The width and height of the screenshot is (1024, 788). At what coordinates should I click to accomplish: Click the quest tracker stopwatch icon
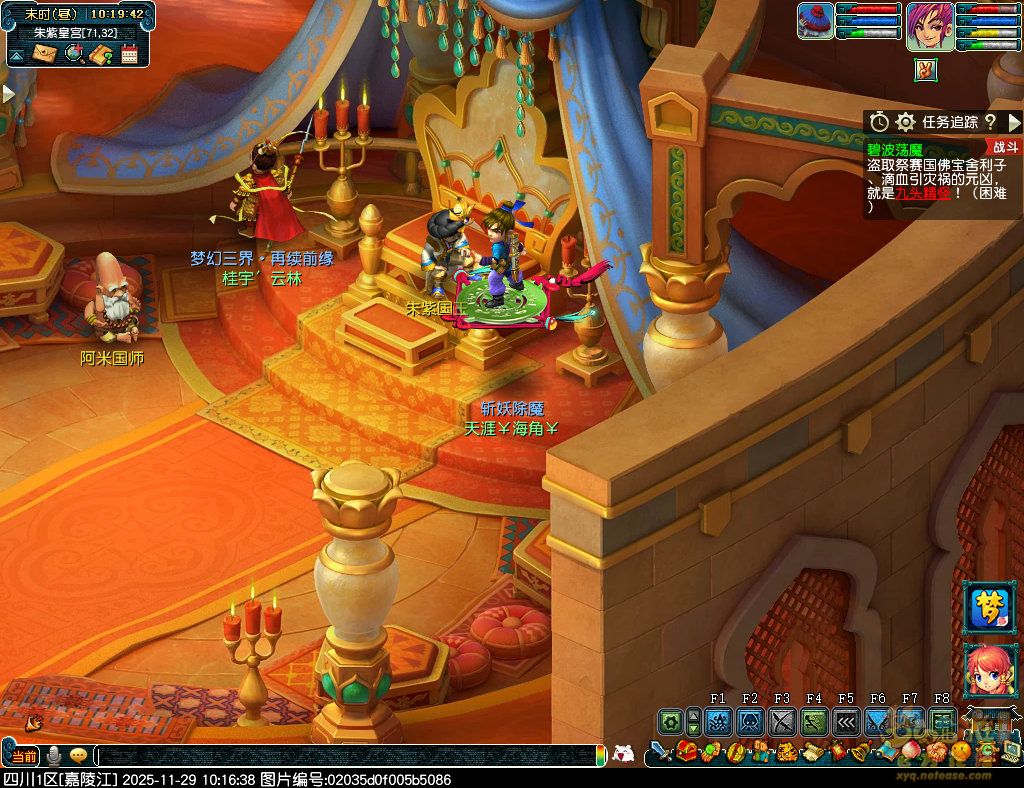coord(879,122)
